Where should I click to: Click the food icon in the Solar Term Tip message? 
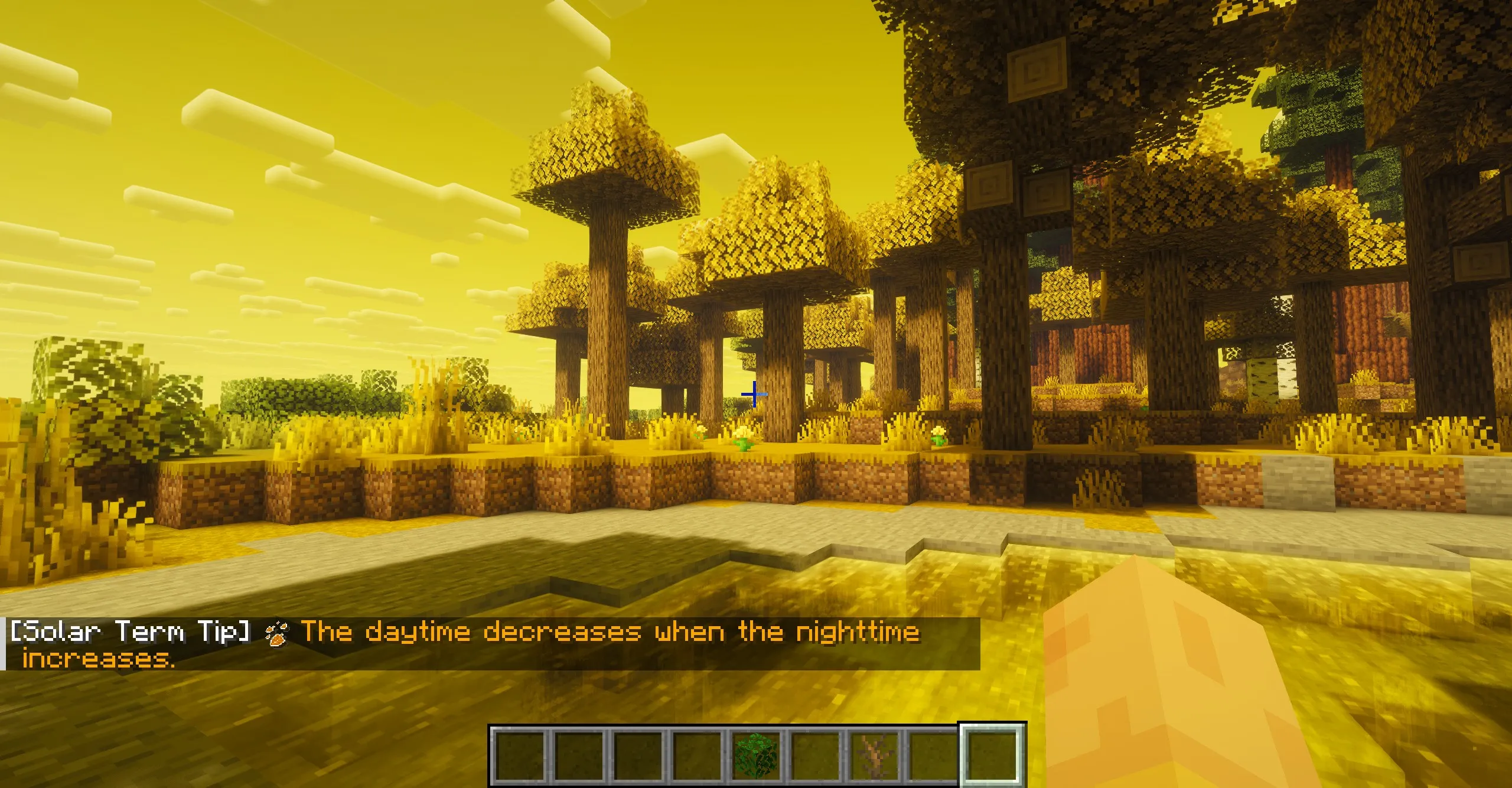point(276,633)
